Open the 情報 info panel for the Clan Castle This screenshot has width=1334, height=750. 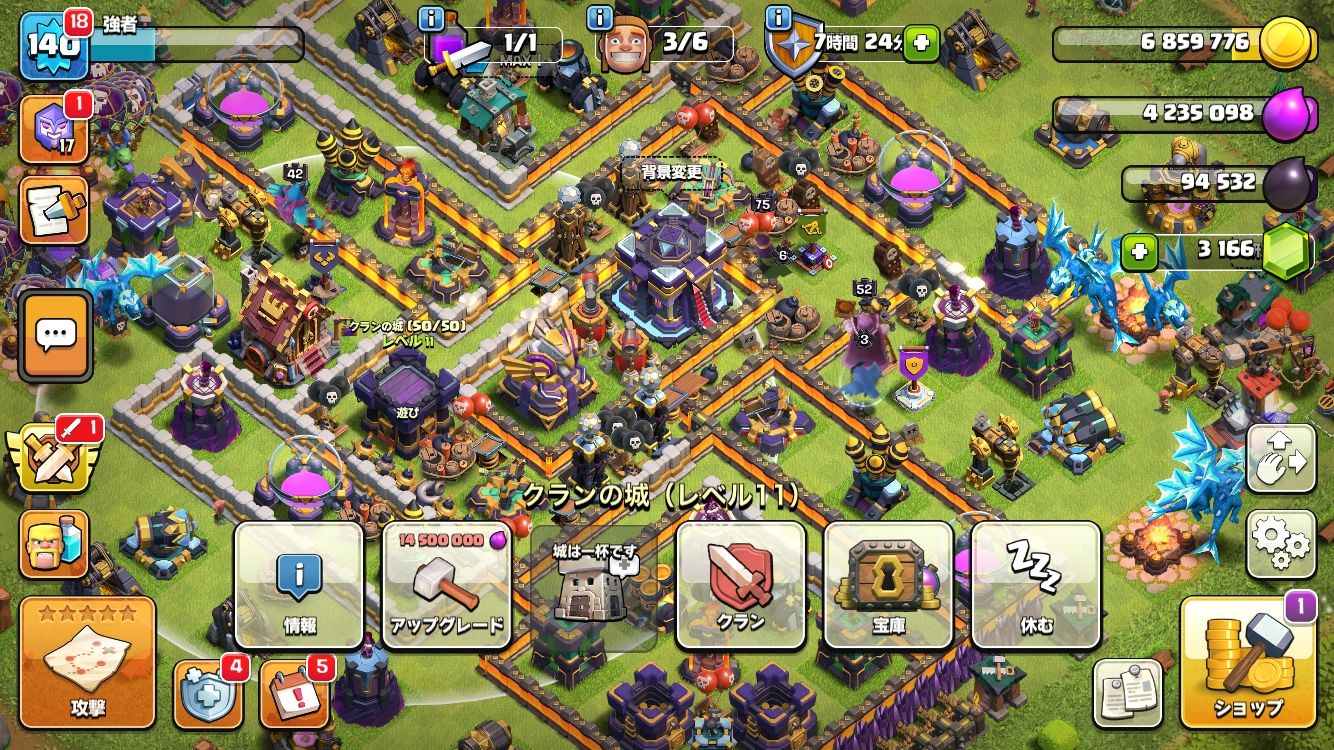[299, 586]
